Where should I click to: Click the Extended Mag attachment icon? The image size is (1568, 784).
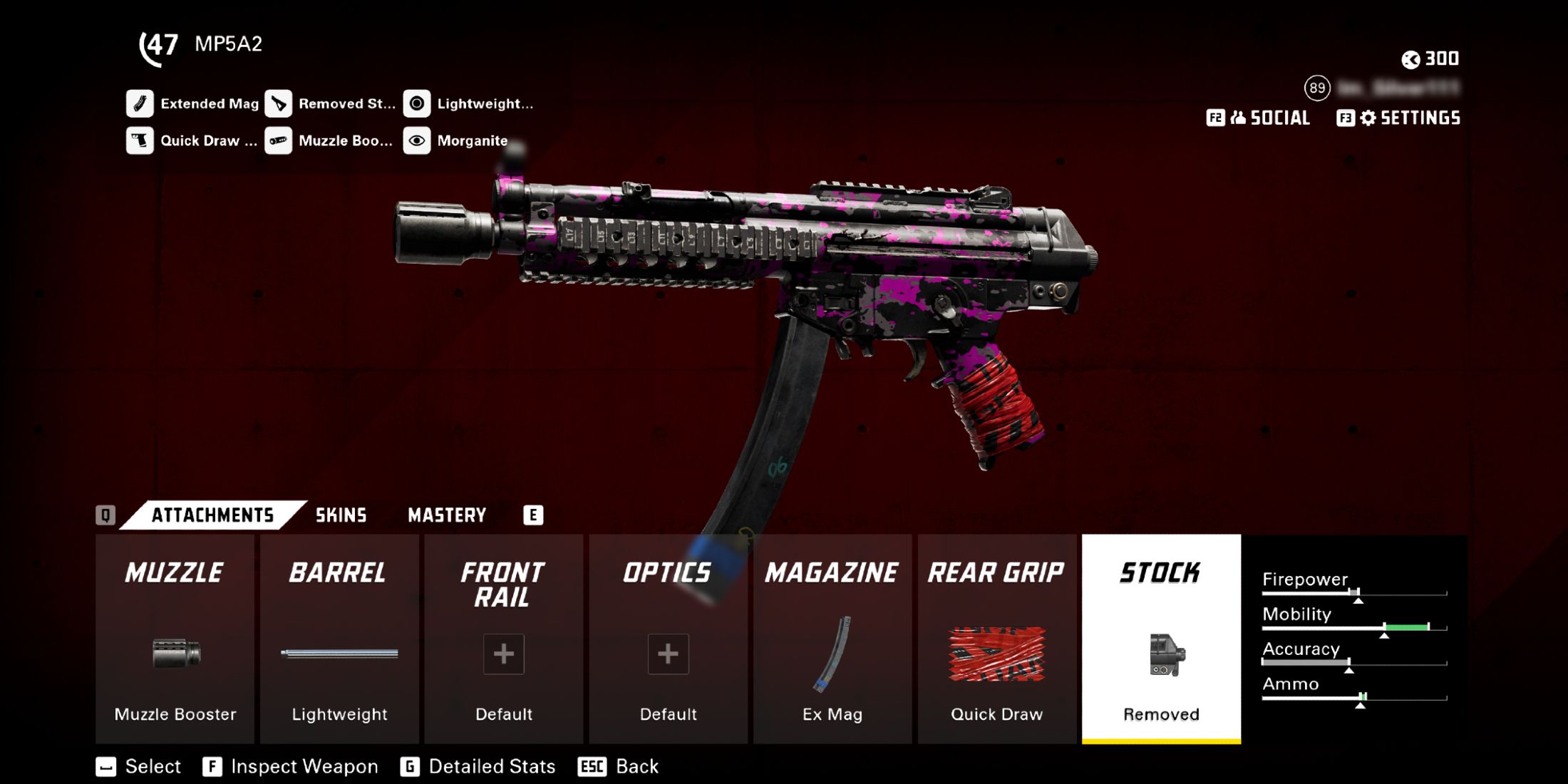140,103
